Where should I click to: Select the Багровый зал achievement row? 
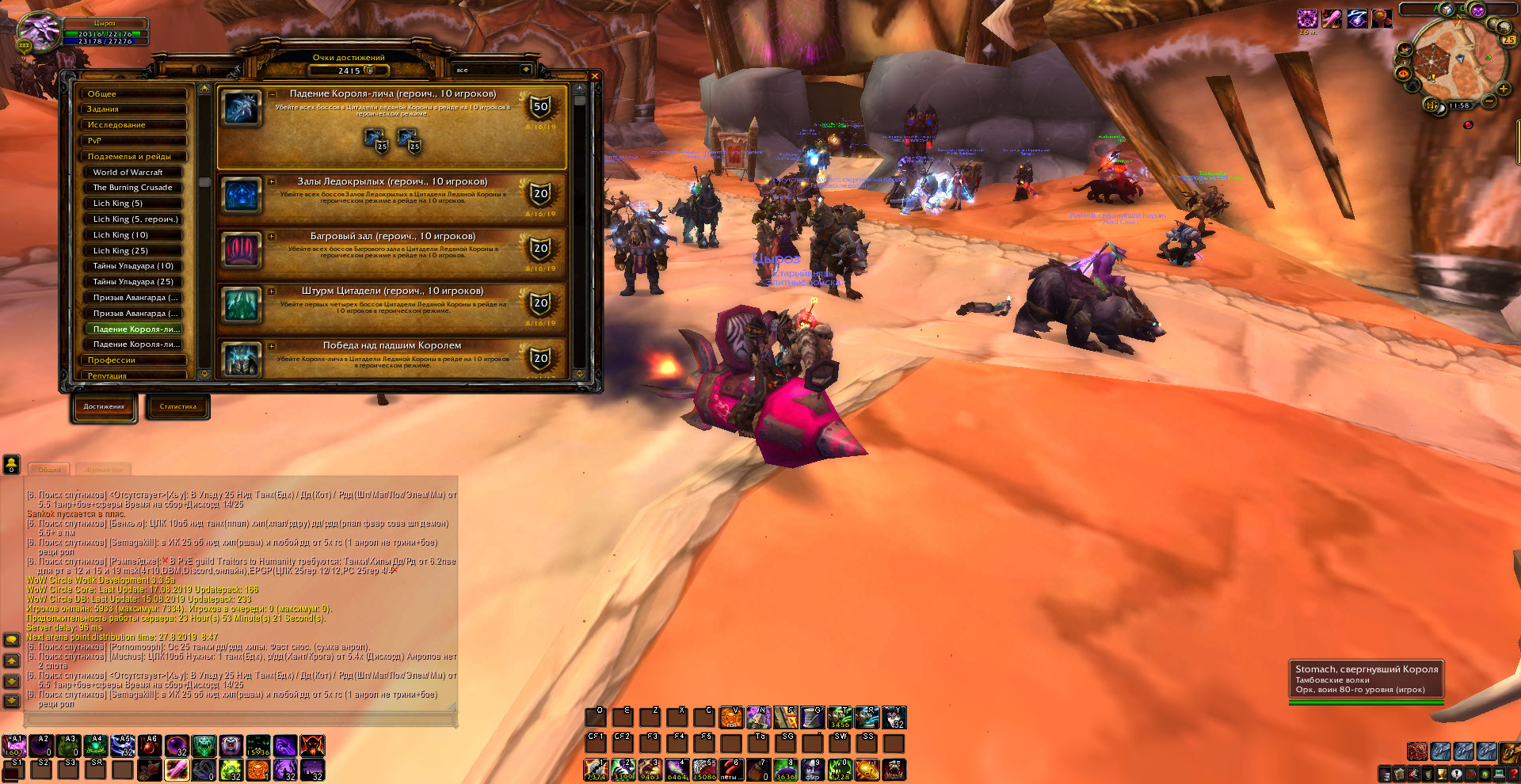click(x=392, y=252)
